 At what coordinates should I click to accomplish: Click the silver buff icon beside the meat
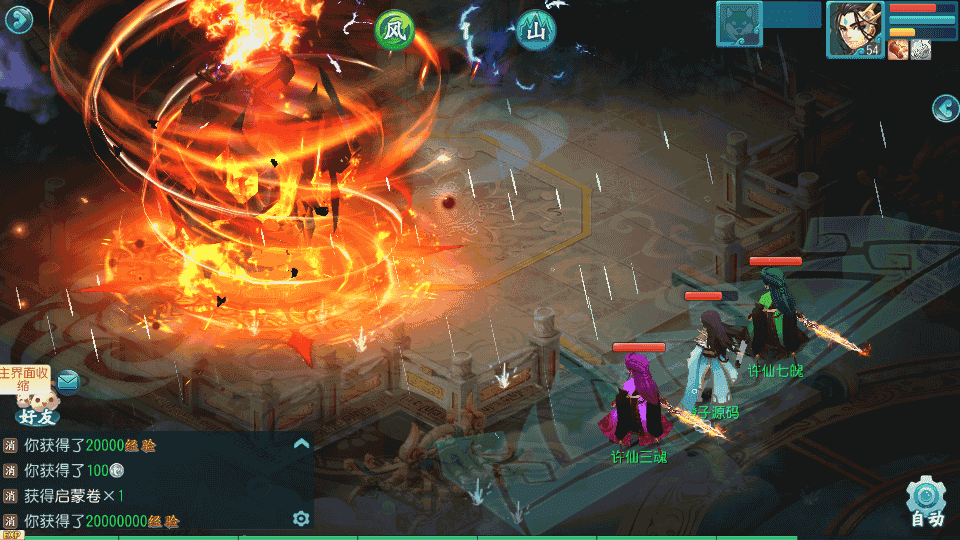[x=920, y=50]
